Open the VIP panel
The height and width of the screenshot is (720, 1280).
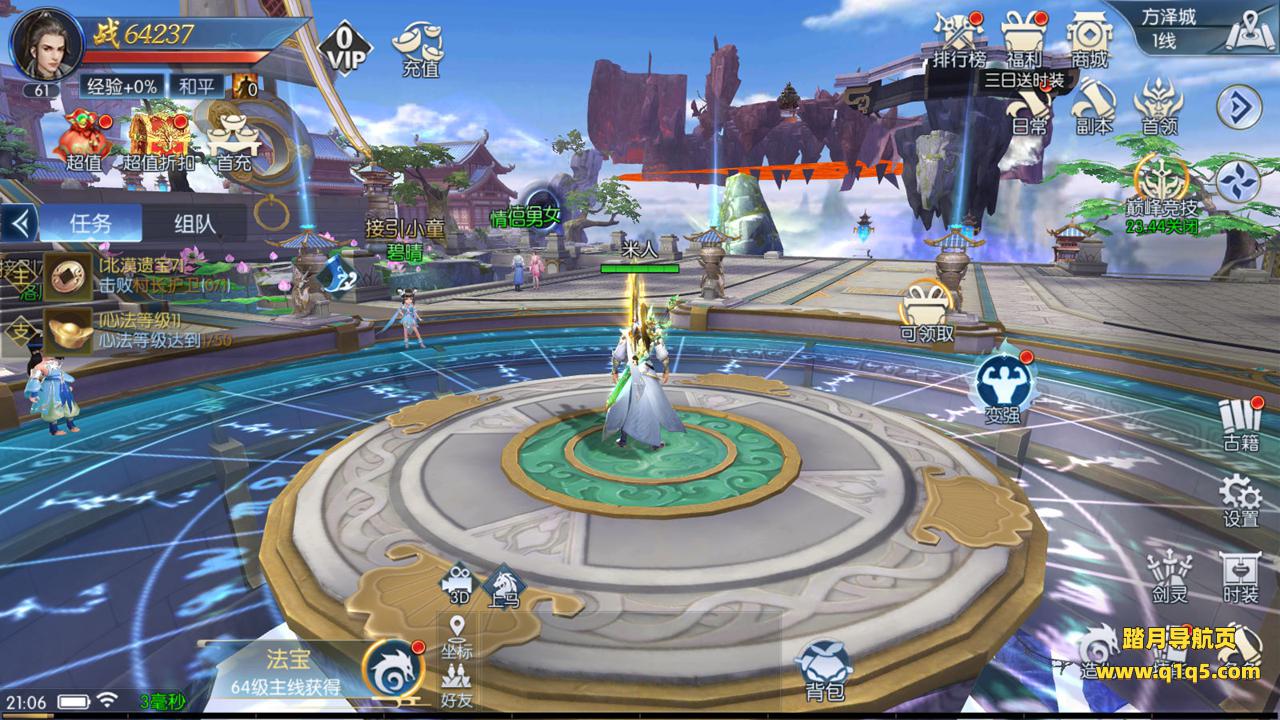pos(343,45)
